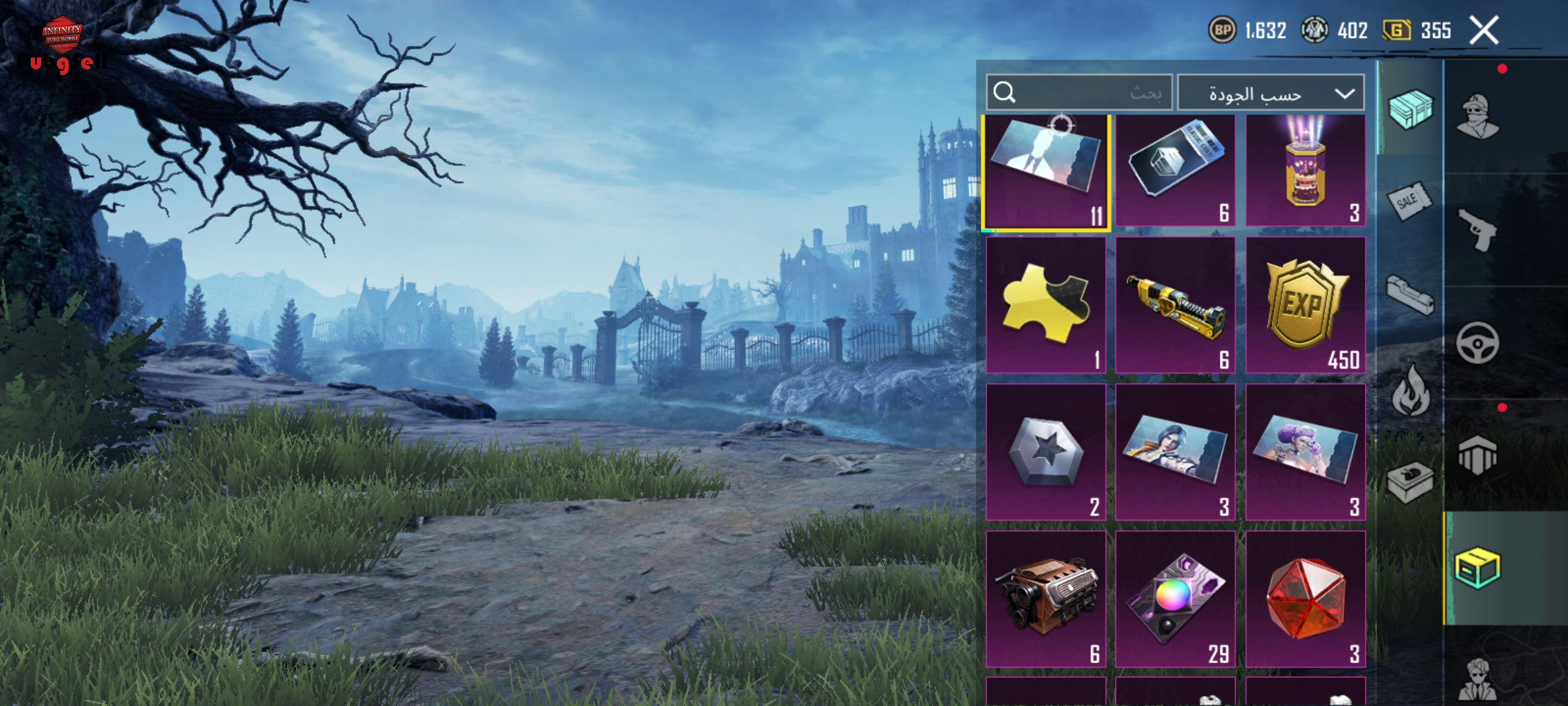Open the sort-by-quality dropdown

1271,93
